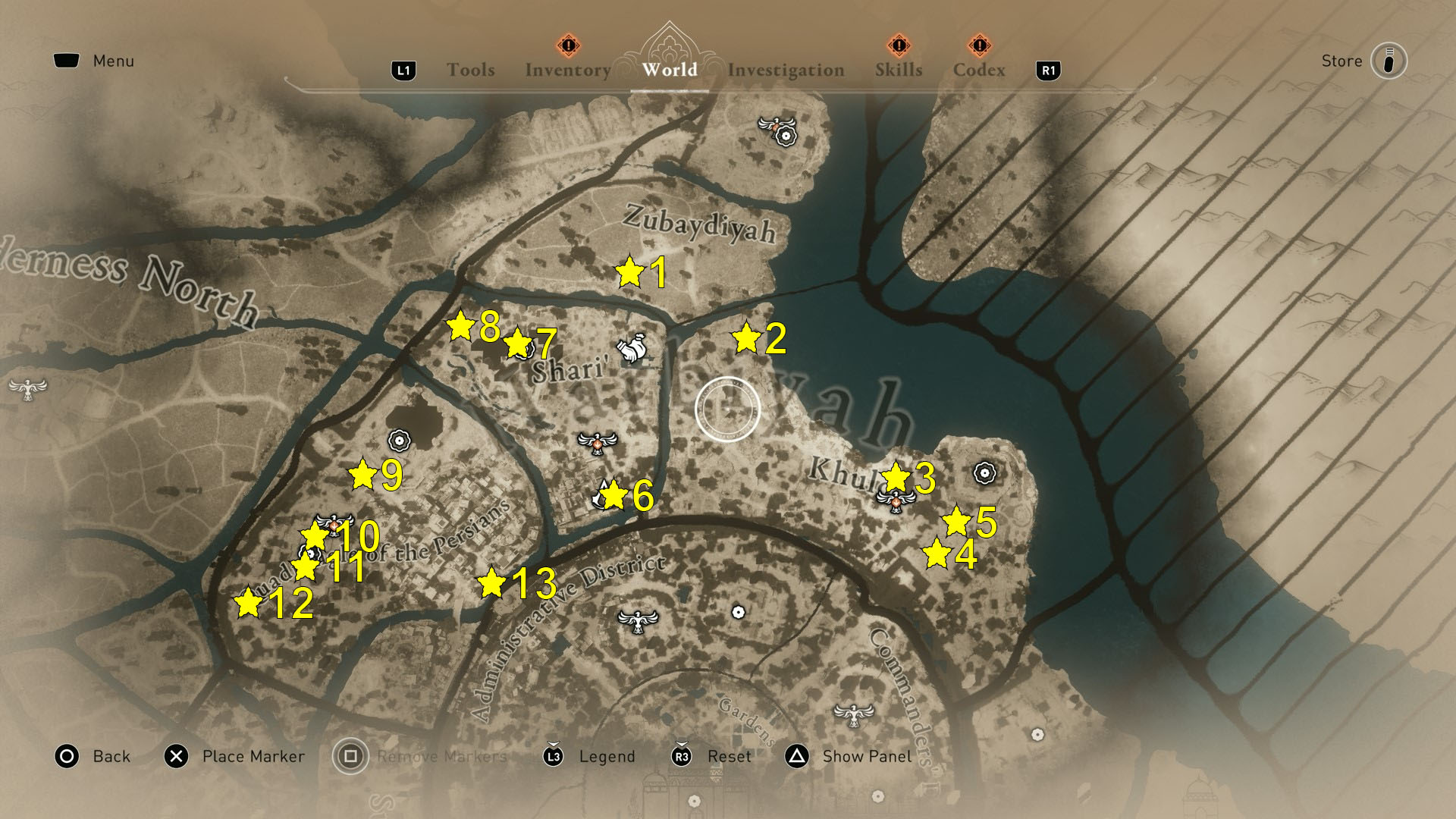Image resolution: width=1456 pixels, height=819 pixels.
Task: Select the merchant handshake icon near Shari'
Action: [x=632, y=349]
